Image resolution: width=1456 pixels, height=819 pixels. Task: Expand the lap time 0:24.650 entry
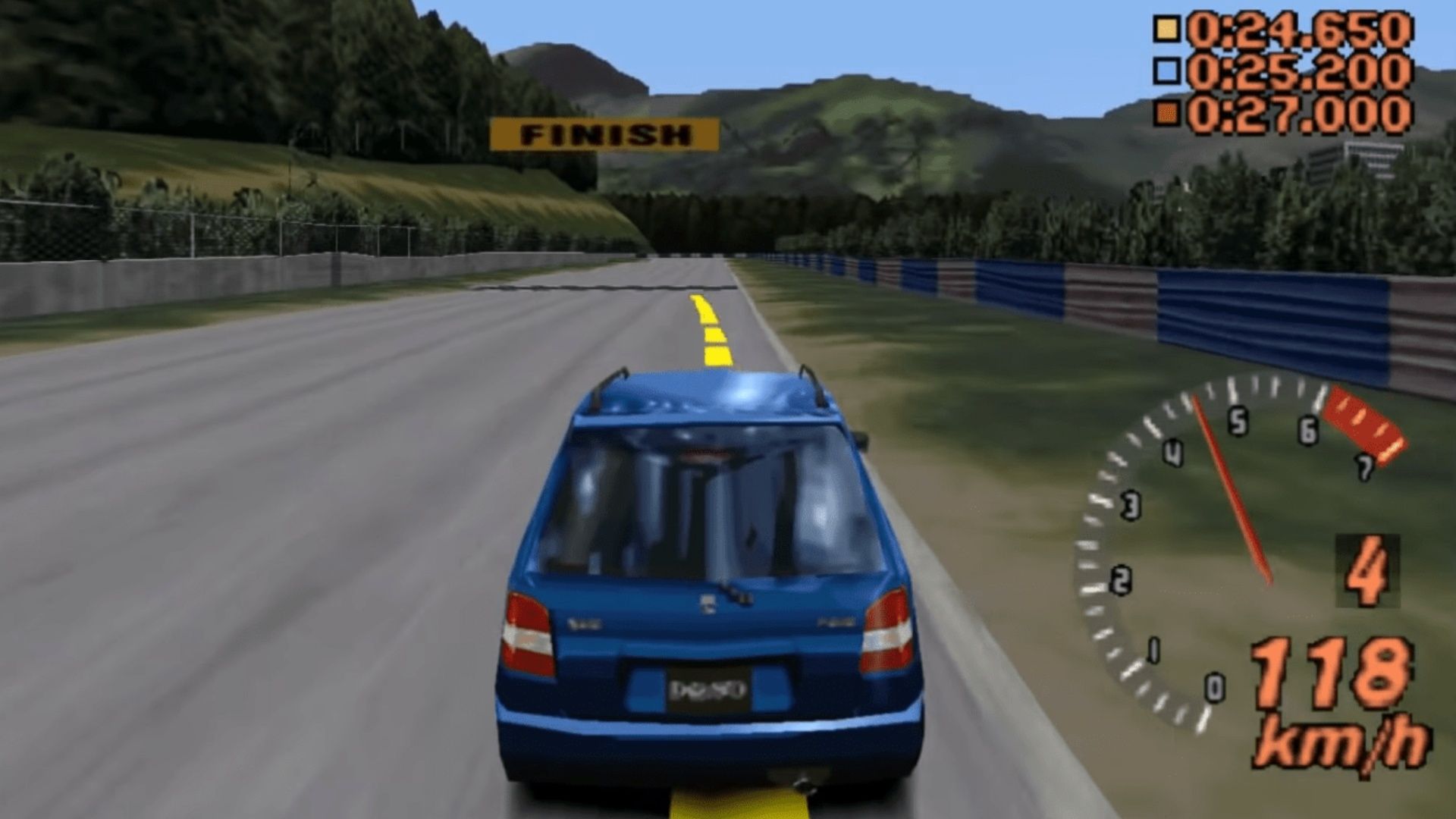[x=1304, y=30]
